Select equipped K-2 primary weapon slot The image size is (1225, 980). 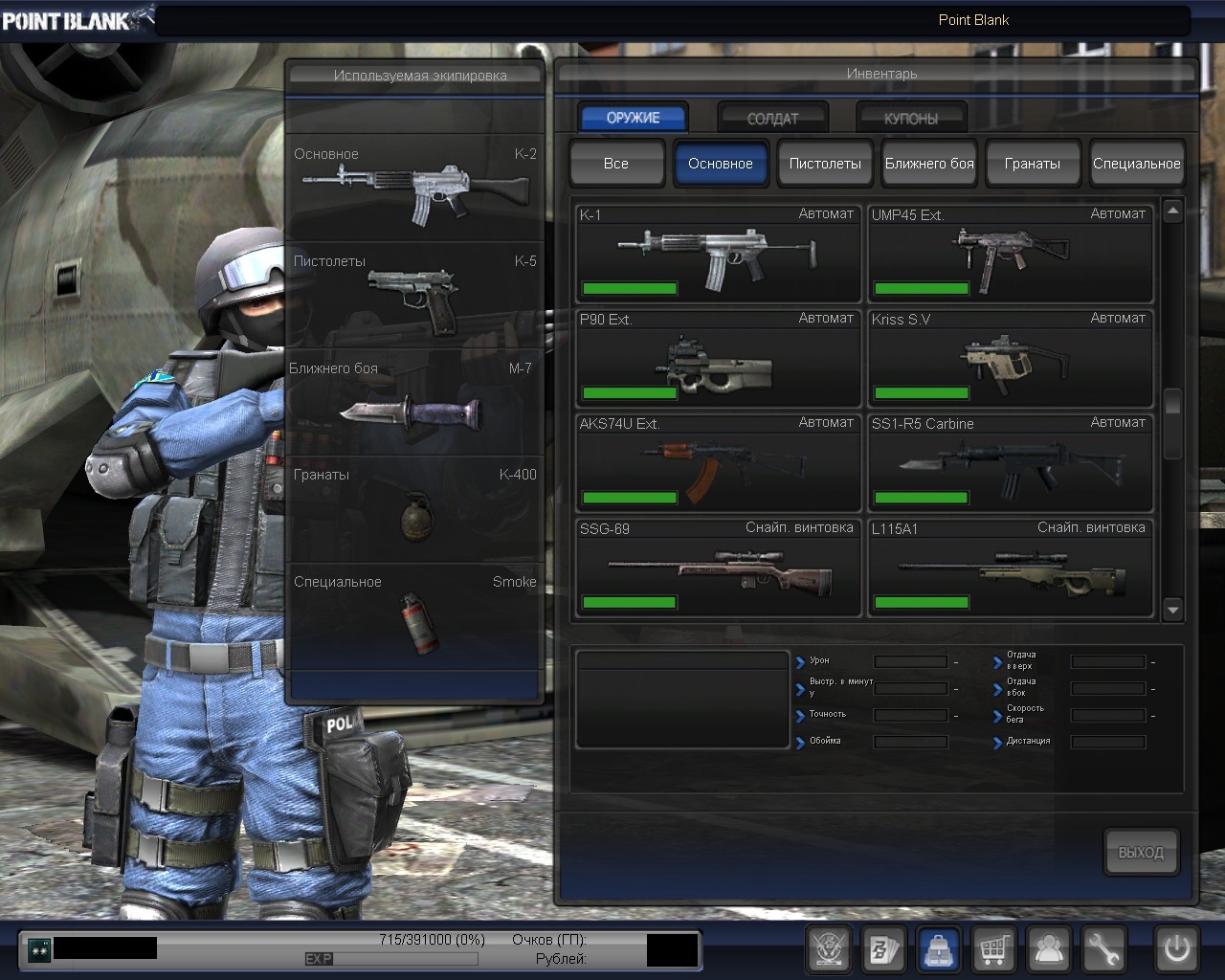point(415,187)
